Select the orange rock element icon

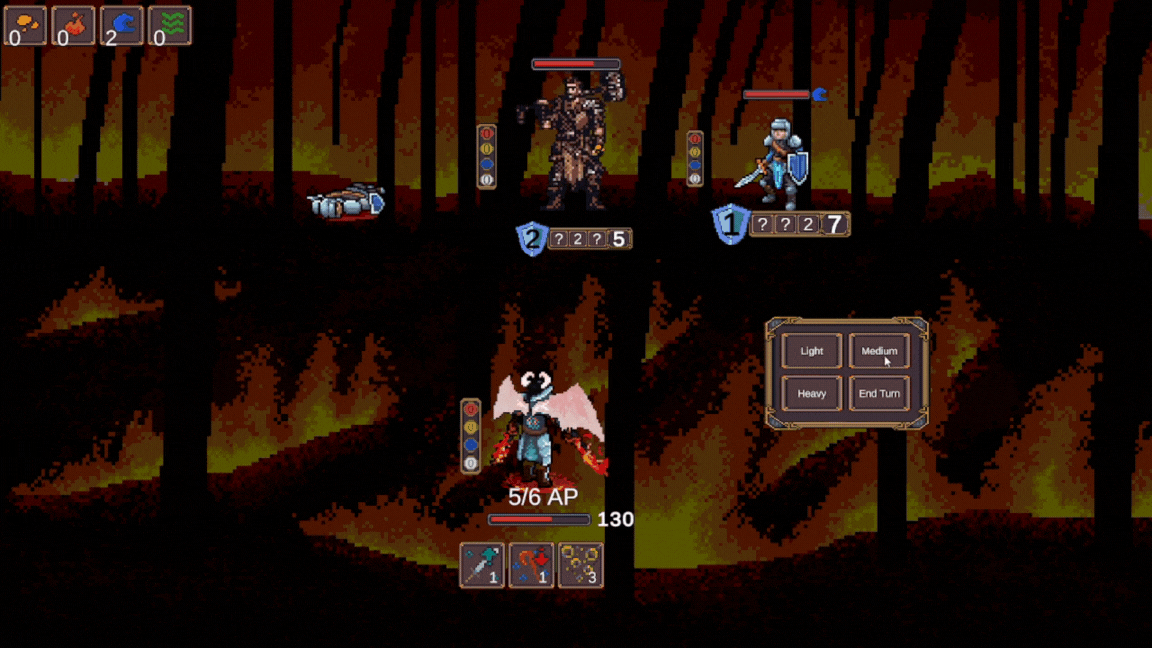pyautogui.click(x=25, y=26)
